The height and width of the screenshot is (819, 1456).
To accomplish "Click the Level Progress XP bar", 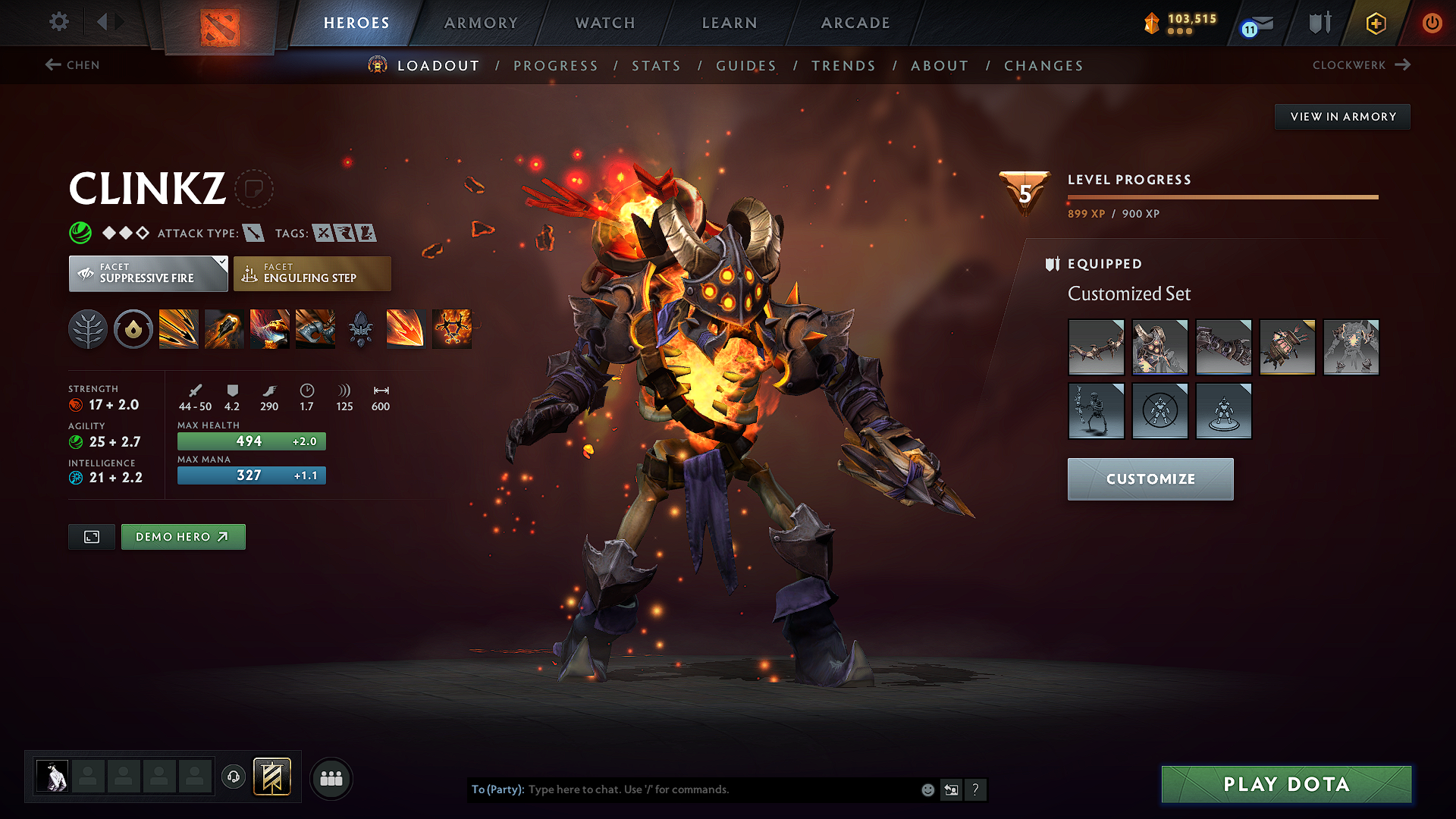I will pyautogui.click(x=1222, y=196).
